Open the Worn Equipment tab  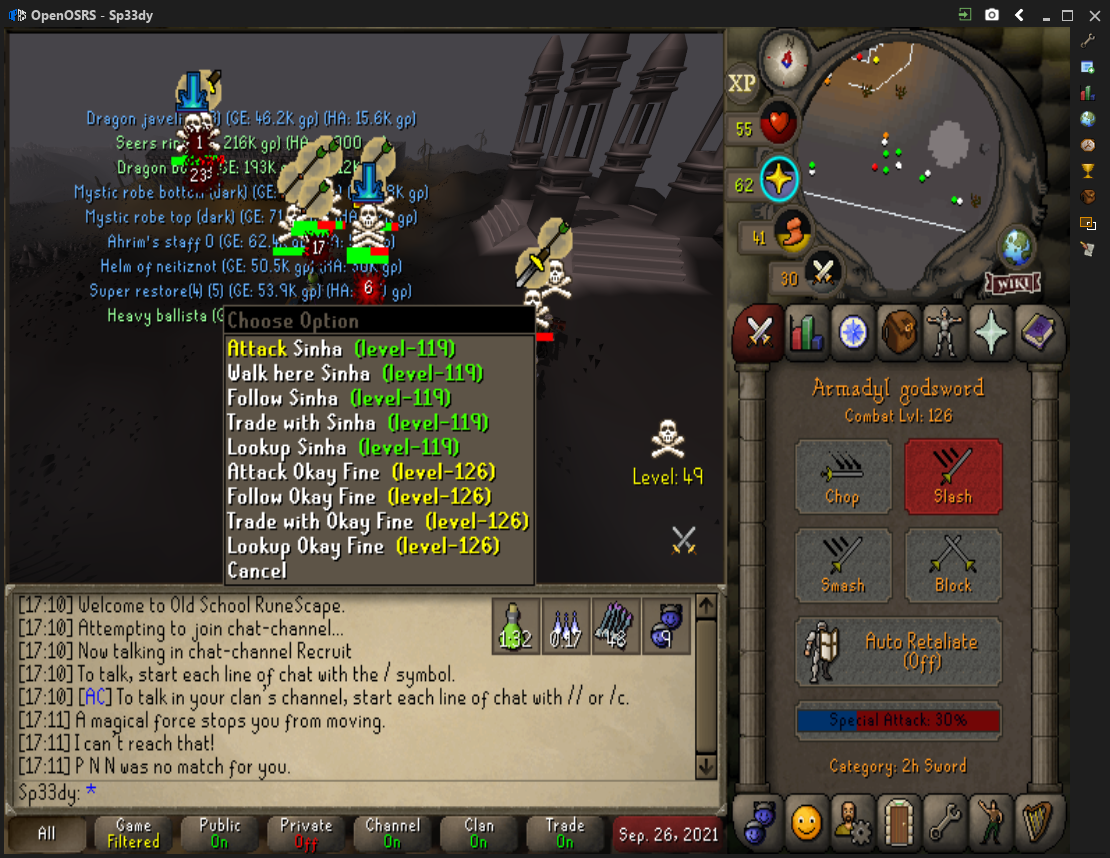pos(944,334)
